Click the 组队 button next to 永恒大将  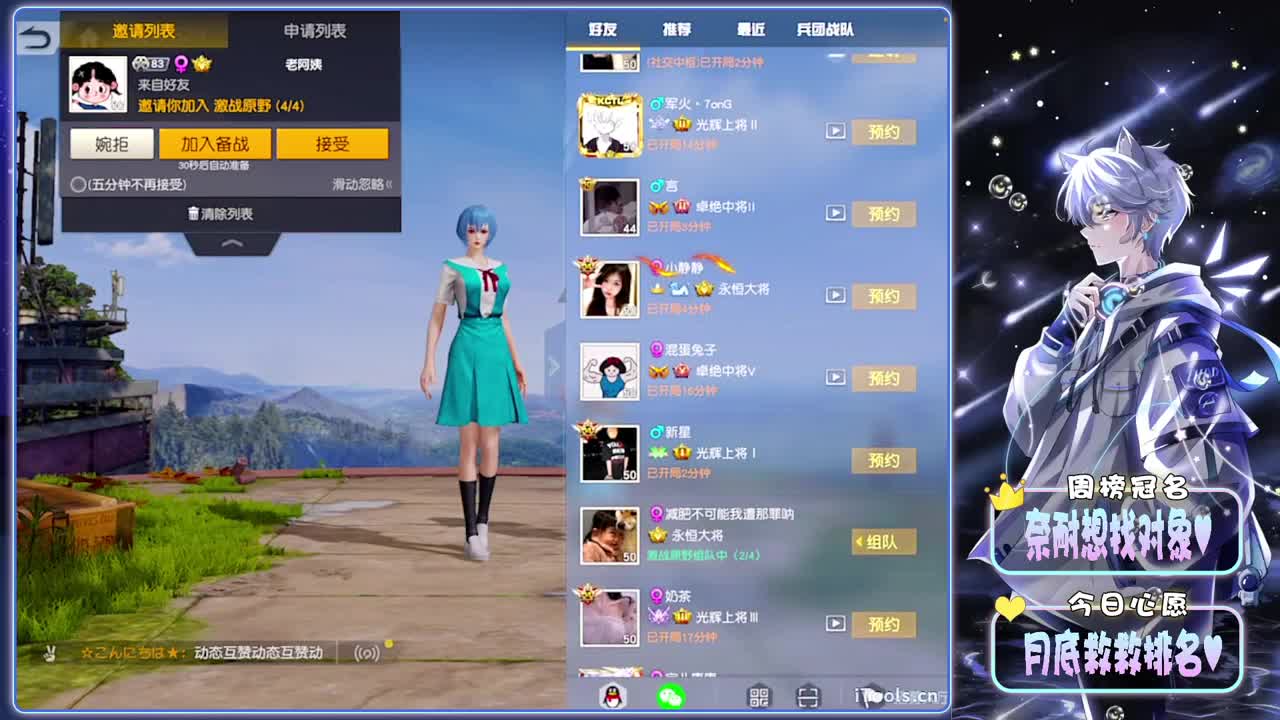[x=882, y=543]
